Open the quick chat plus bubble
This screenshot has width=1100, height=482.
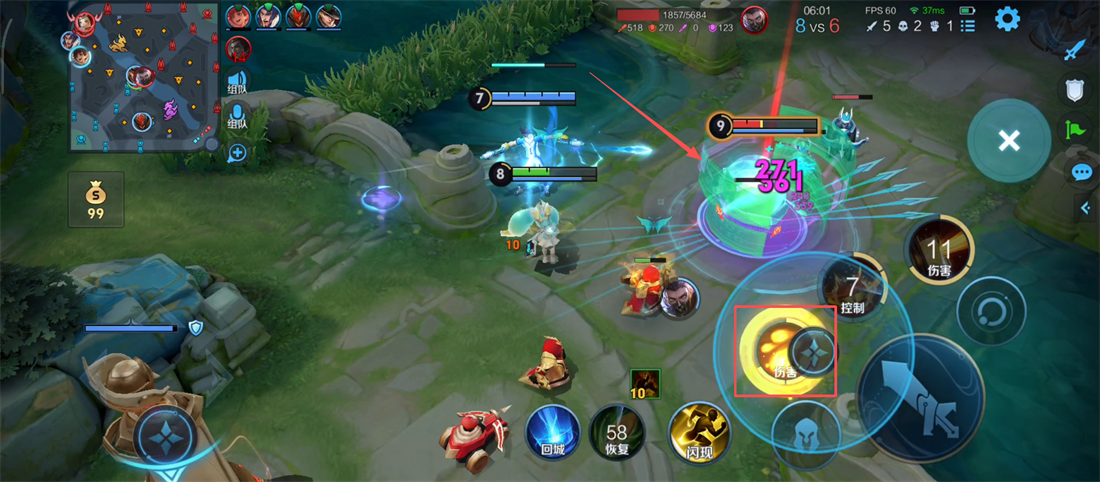(237, 153)
